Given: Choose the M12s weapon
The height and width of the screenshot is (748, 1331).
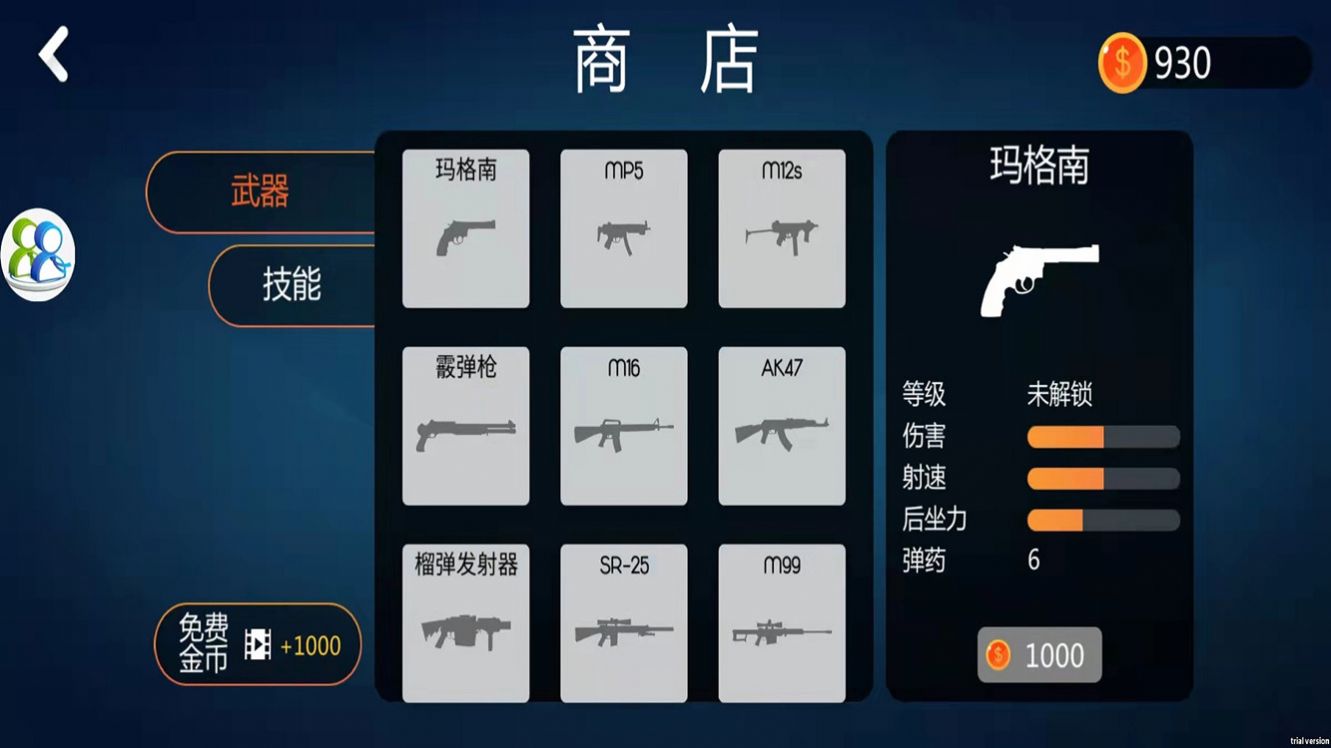Looking at the screenshot, I should point(781,228).
